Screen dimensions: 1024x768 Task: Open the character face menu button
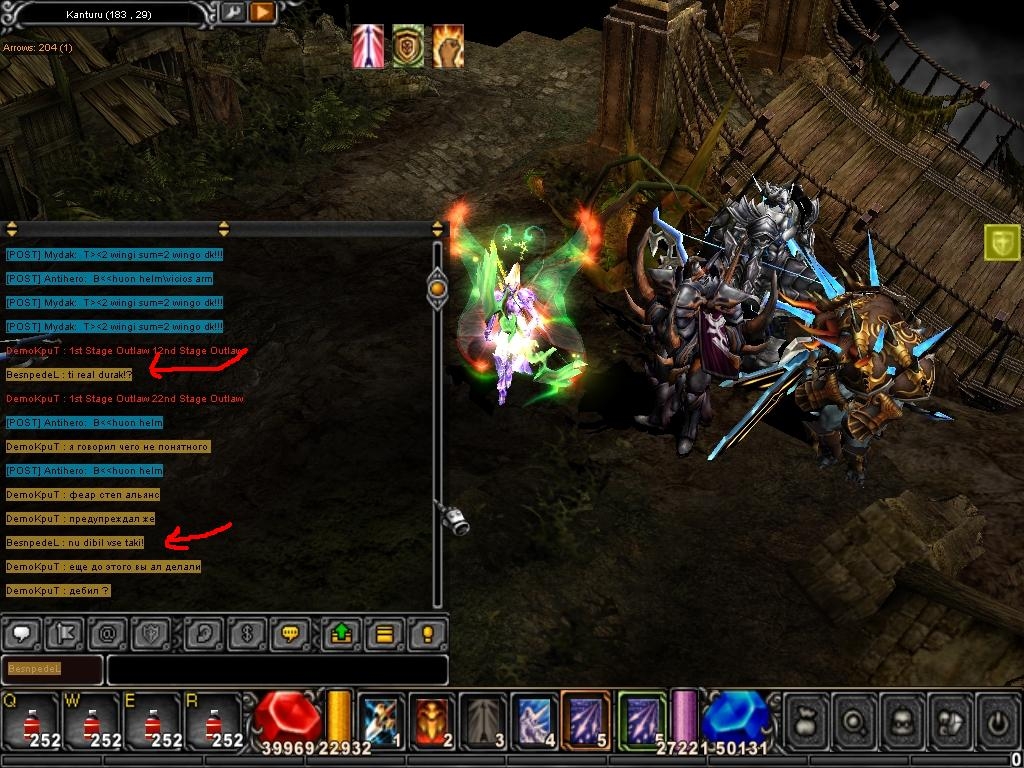pos(904,720)
